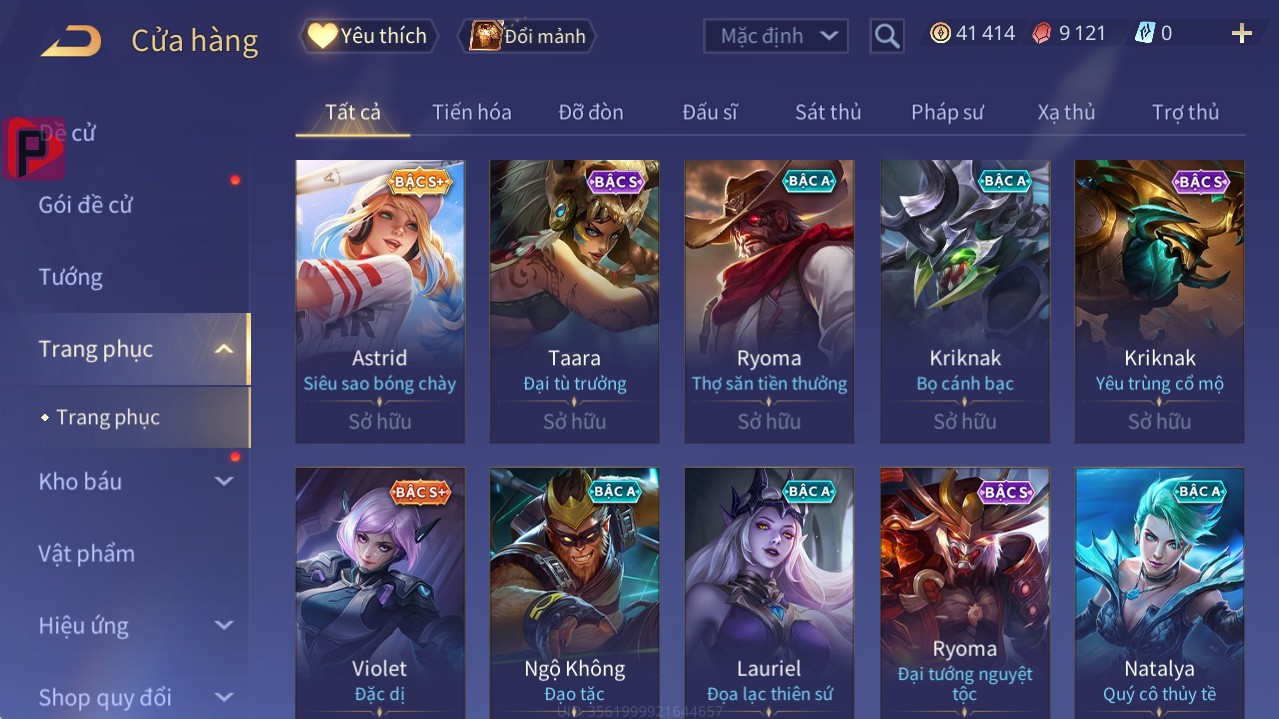
Task: Open the Yêu thích favorites list
Action: 368,36
